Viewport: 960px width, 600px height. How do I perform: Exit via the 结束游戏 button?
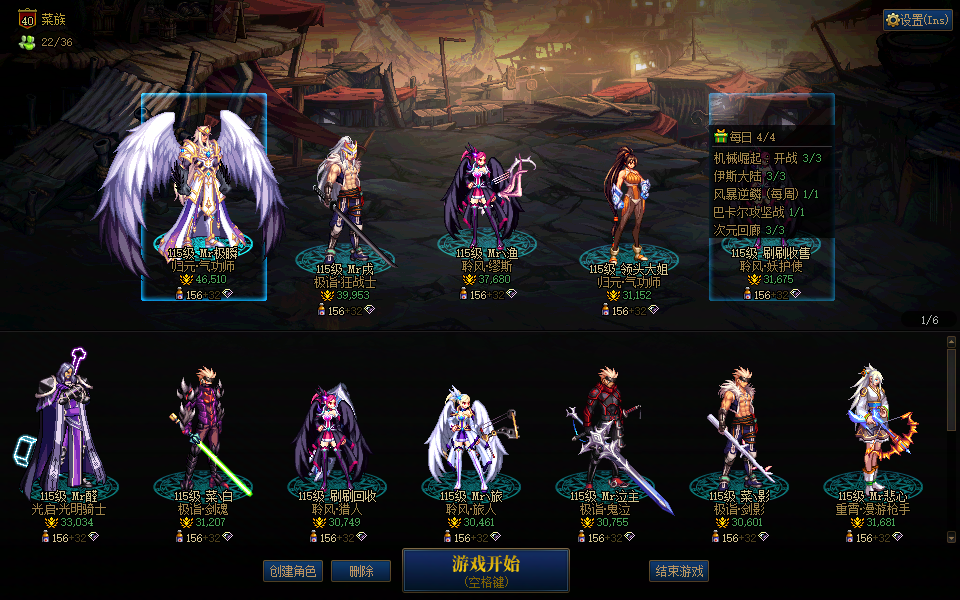[679, 571]
